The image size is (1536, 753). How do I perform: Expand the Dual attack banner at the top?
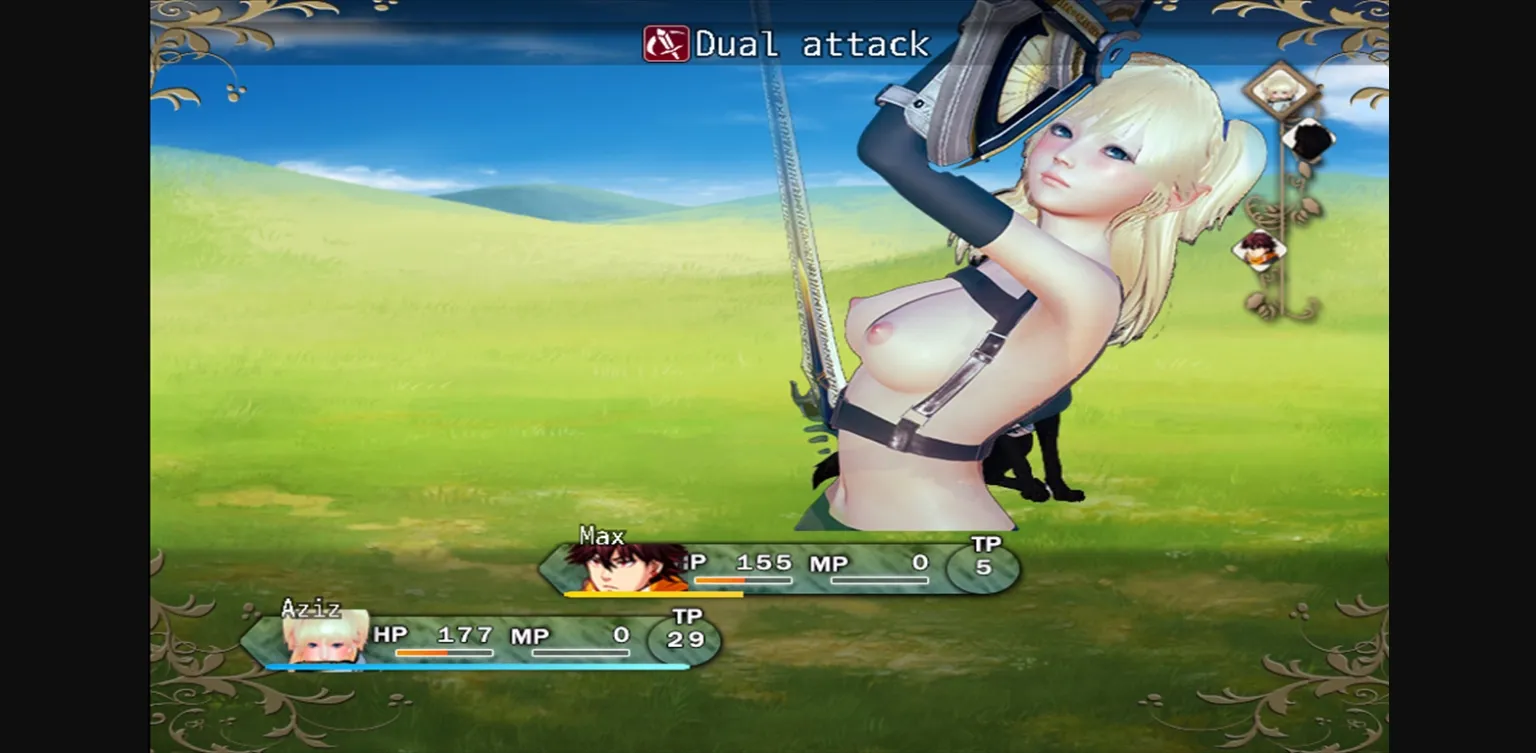click(x=785, y=44)
